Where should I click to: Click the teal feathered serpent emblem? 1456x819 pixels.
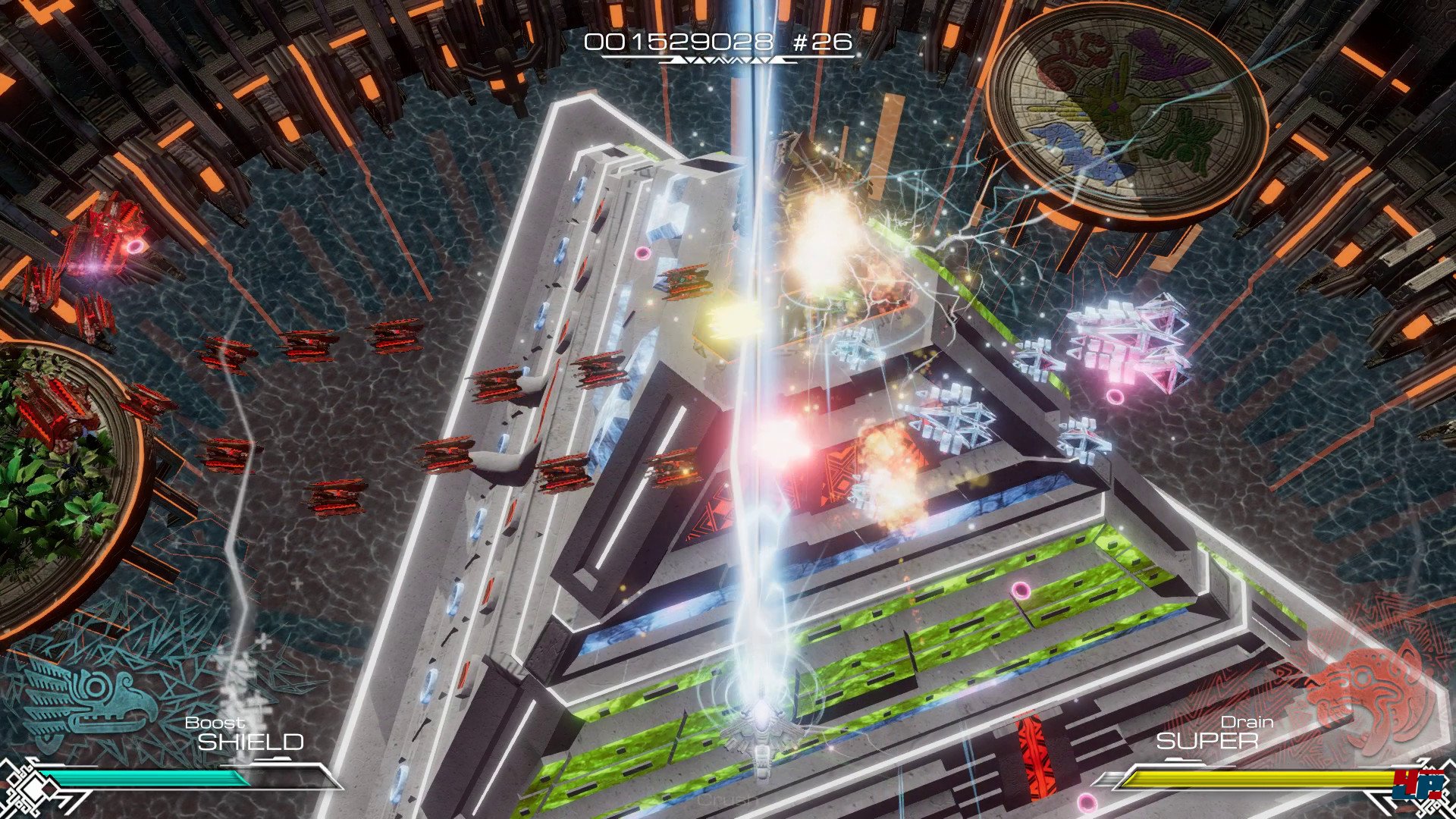(x=89, y=699)
